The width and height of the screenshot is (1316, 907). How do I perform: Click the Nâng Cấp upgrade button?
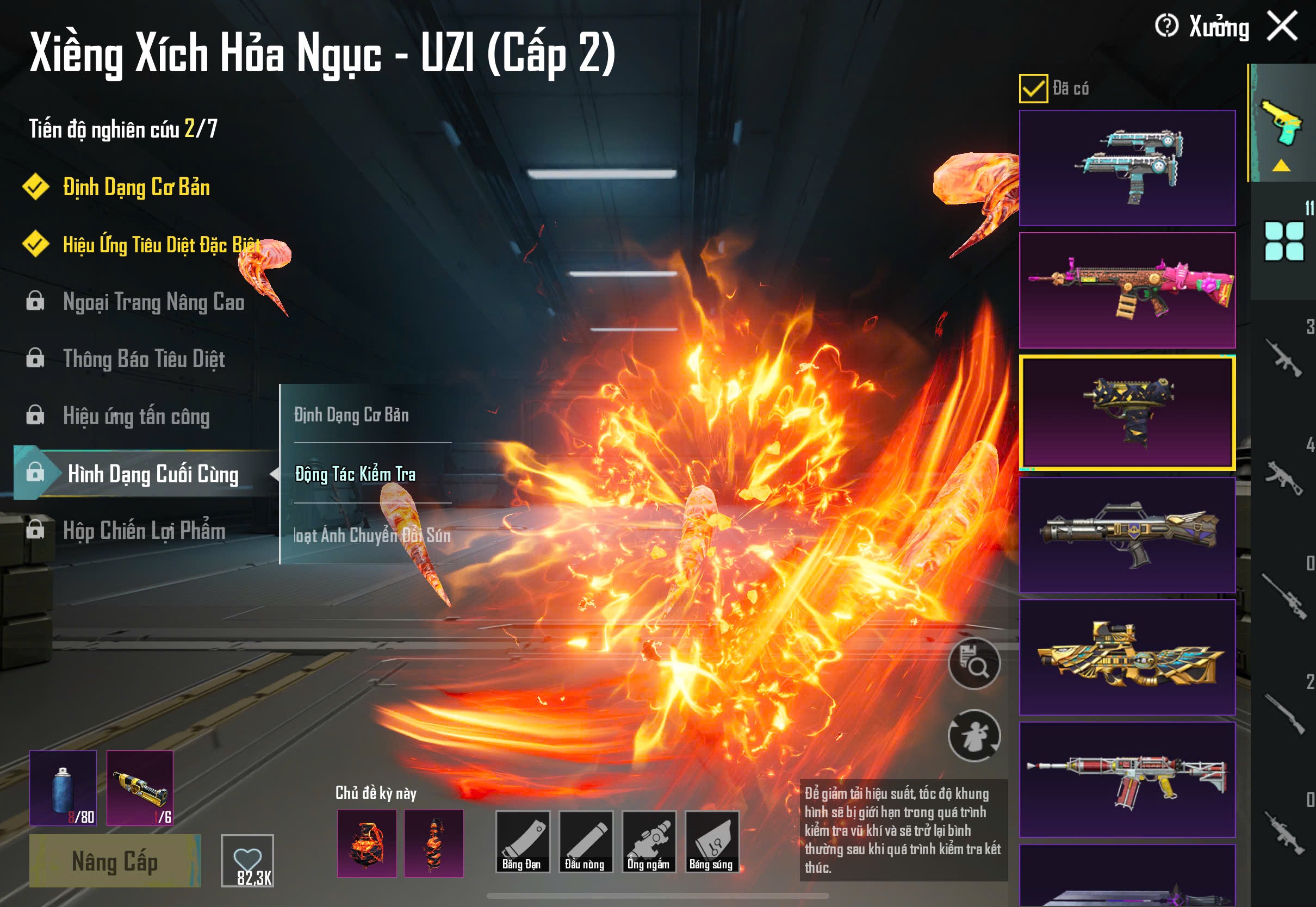[115, 860]
